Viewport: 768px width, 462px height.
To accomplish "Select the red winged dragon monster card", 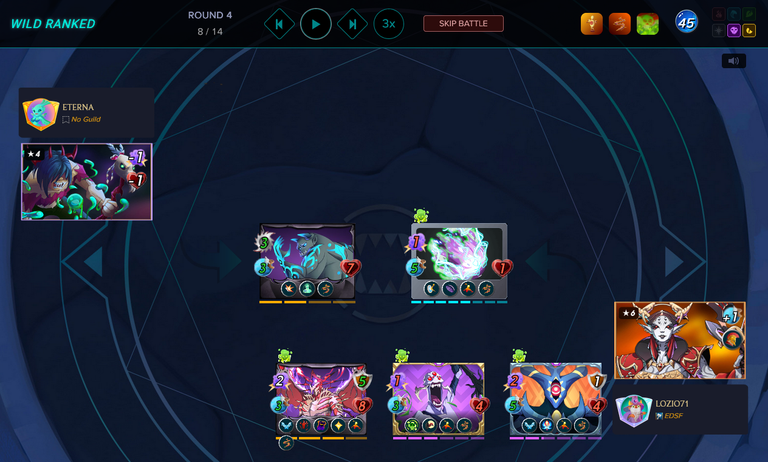I will tap(321, 398).
